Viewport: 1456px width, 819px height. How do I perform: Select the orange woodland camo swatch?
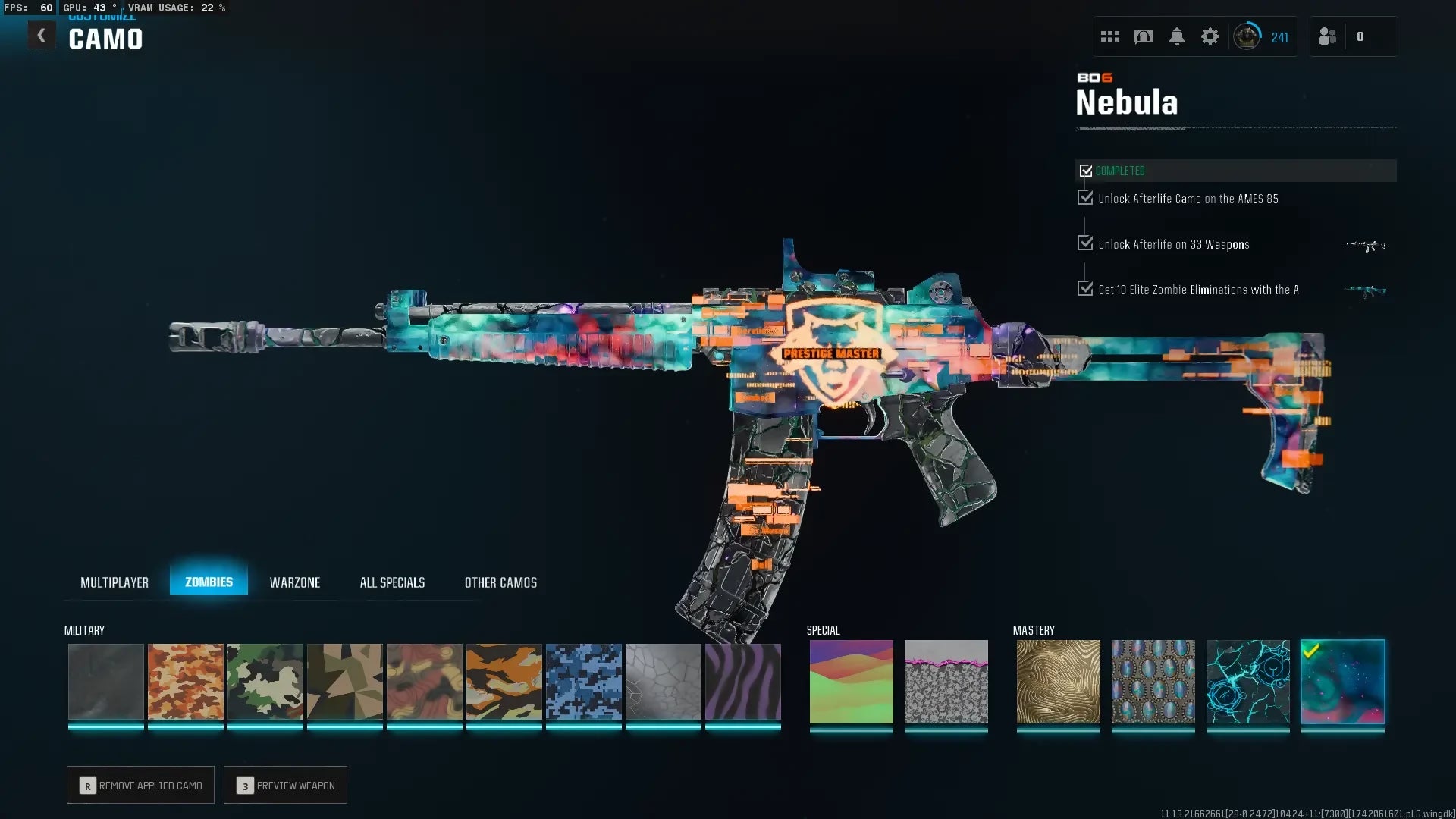(x=186, y=681)
